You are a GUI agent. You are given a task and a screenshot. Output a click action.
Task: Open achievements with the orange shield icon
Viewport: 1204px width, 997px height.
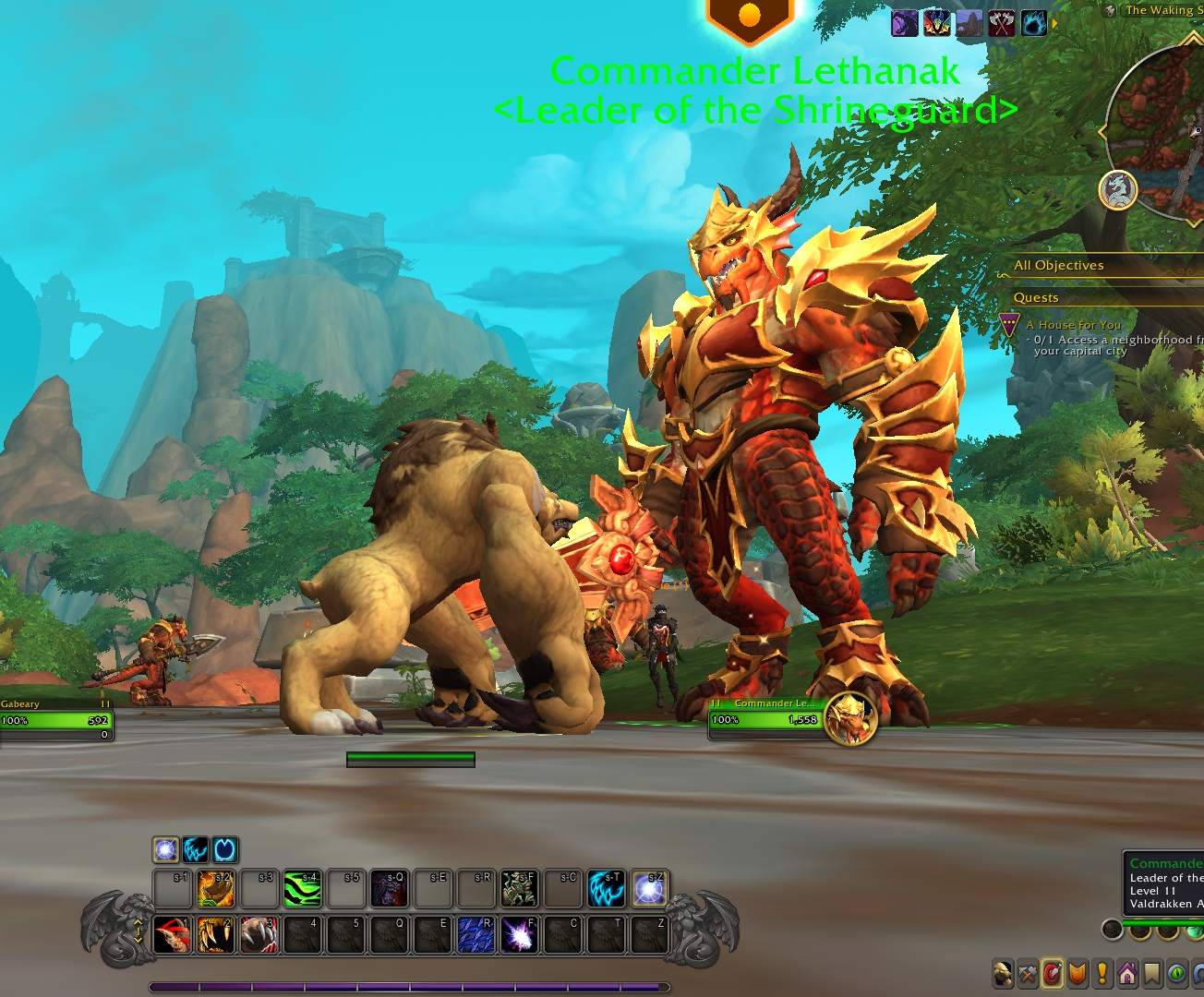coord(1078,973)
